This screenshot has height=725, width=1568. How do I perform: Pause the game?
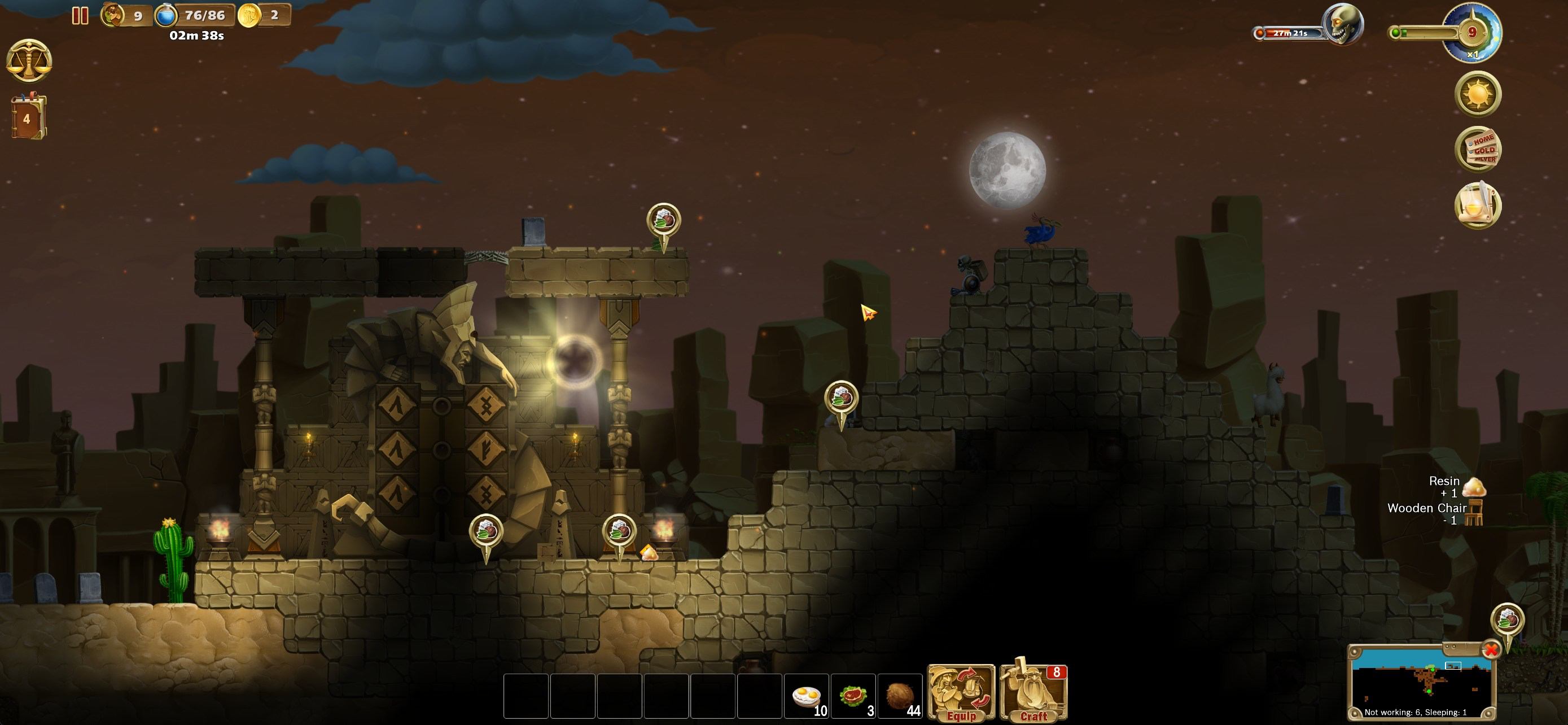click(x=80, y=15)
